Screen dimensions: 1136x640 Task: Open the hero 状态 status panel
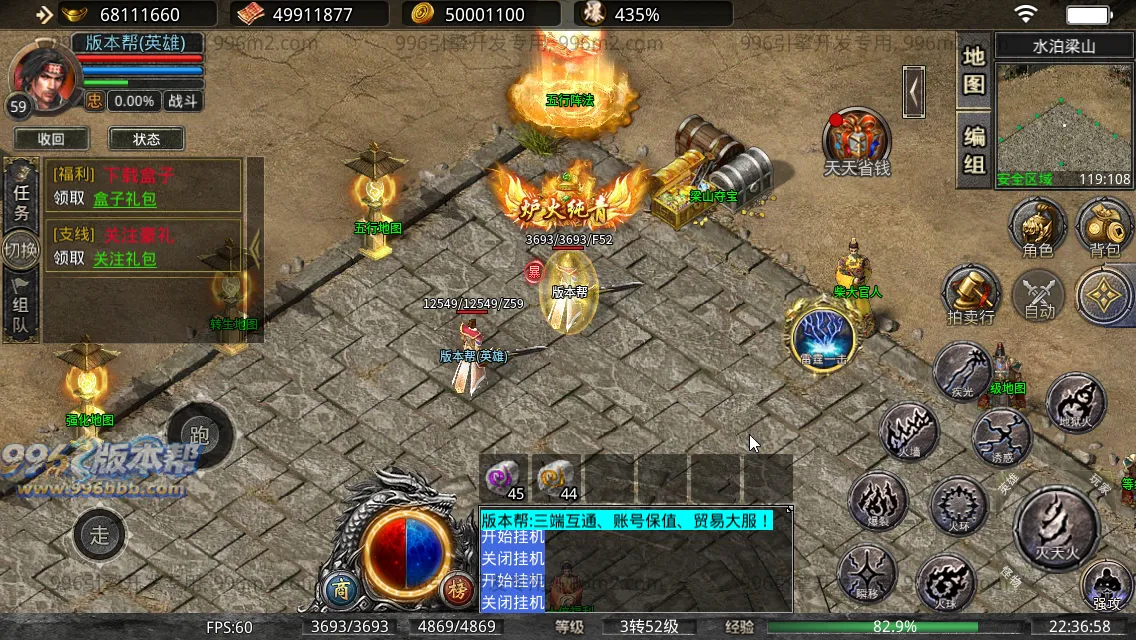pyautogui.click(x=146, y=139)
